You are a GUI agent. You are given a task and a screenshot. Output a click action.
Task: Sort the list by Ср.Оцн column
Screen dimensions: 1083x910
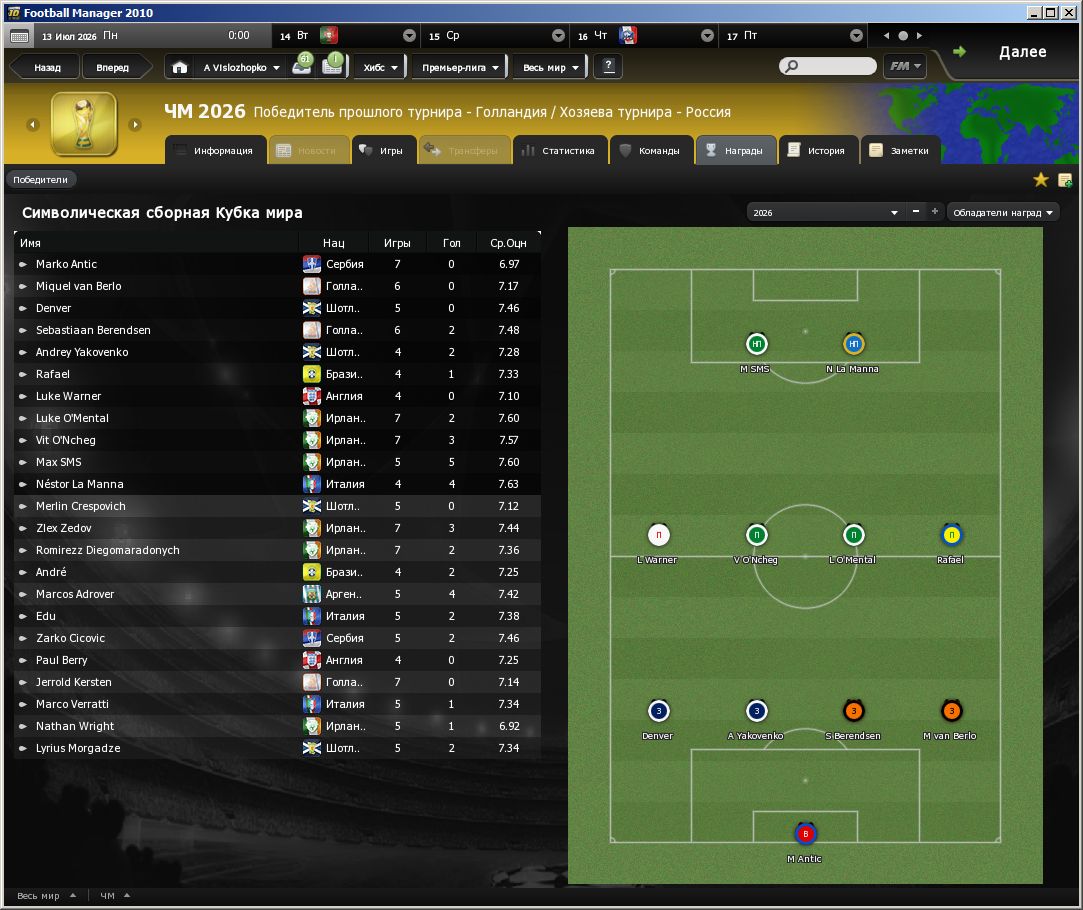point(508,243)
